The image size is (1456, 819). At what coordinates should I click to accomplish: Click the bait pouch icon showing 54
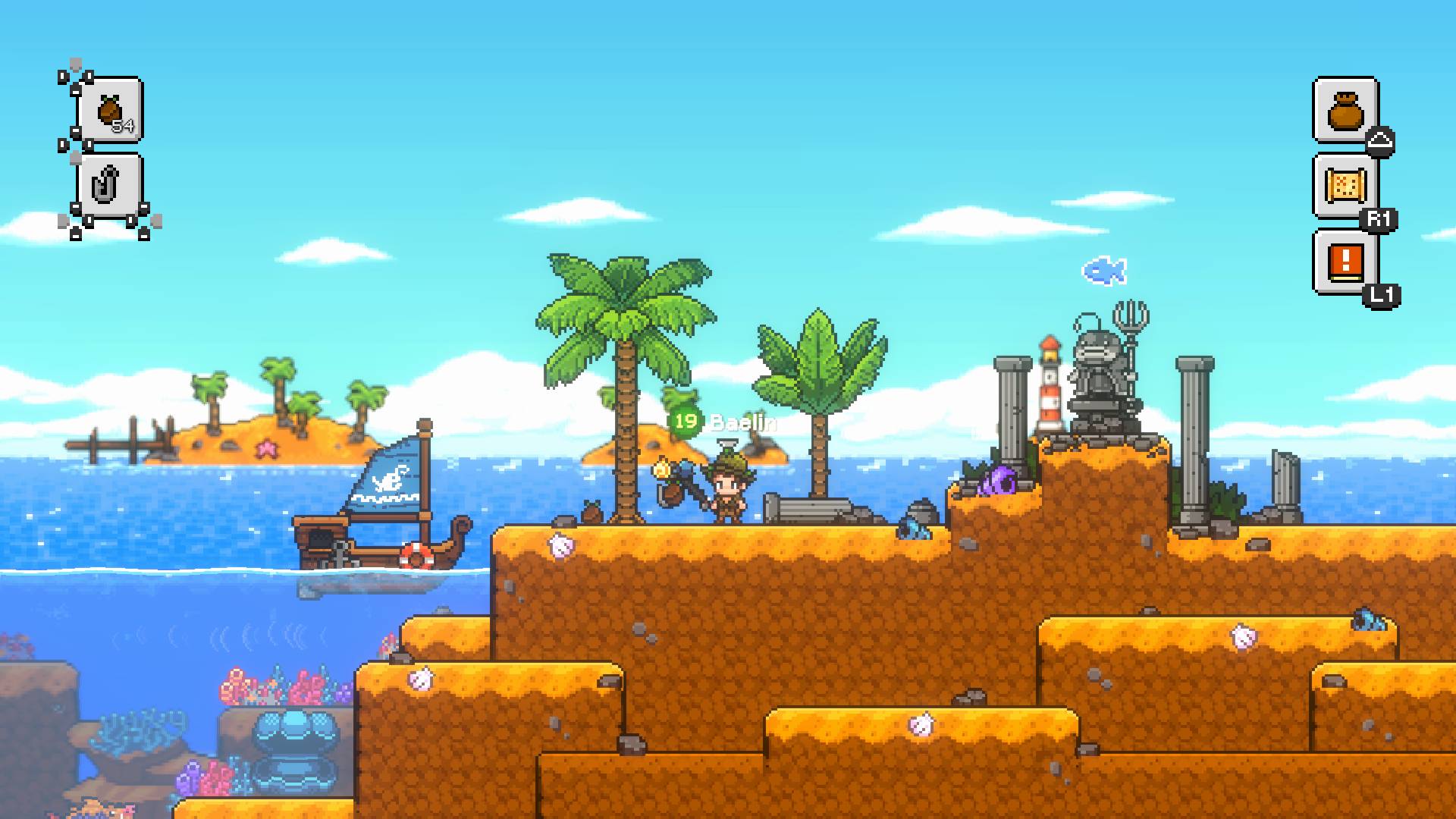coord(108,111)
